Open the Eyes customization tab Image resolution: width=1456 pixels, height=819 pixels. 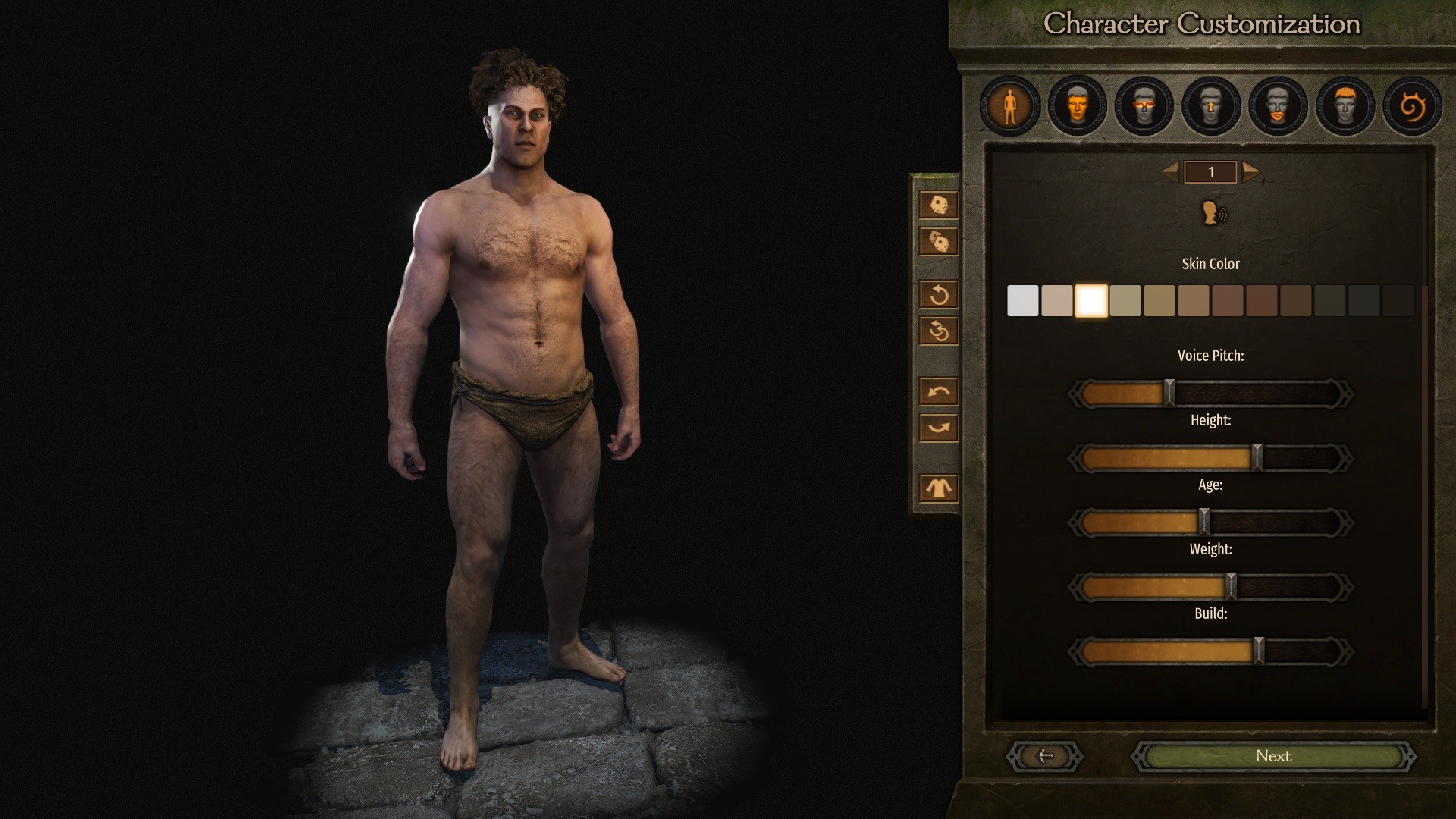point(1144,106)
